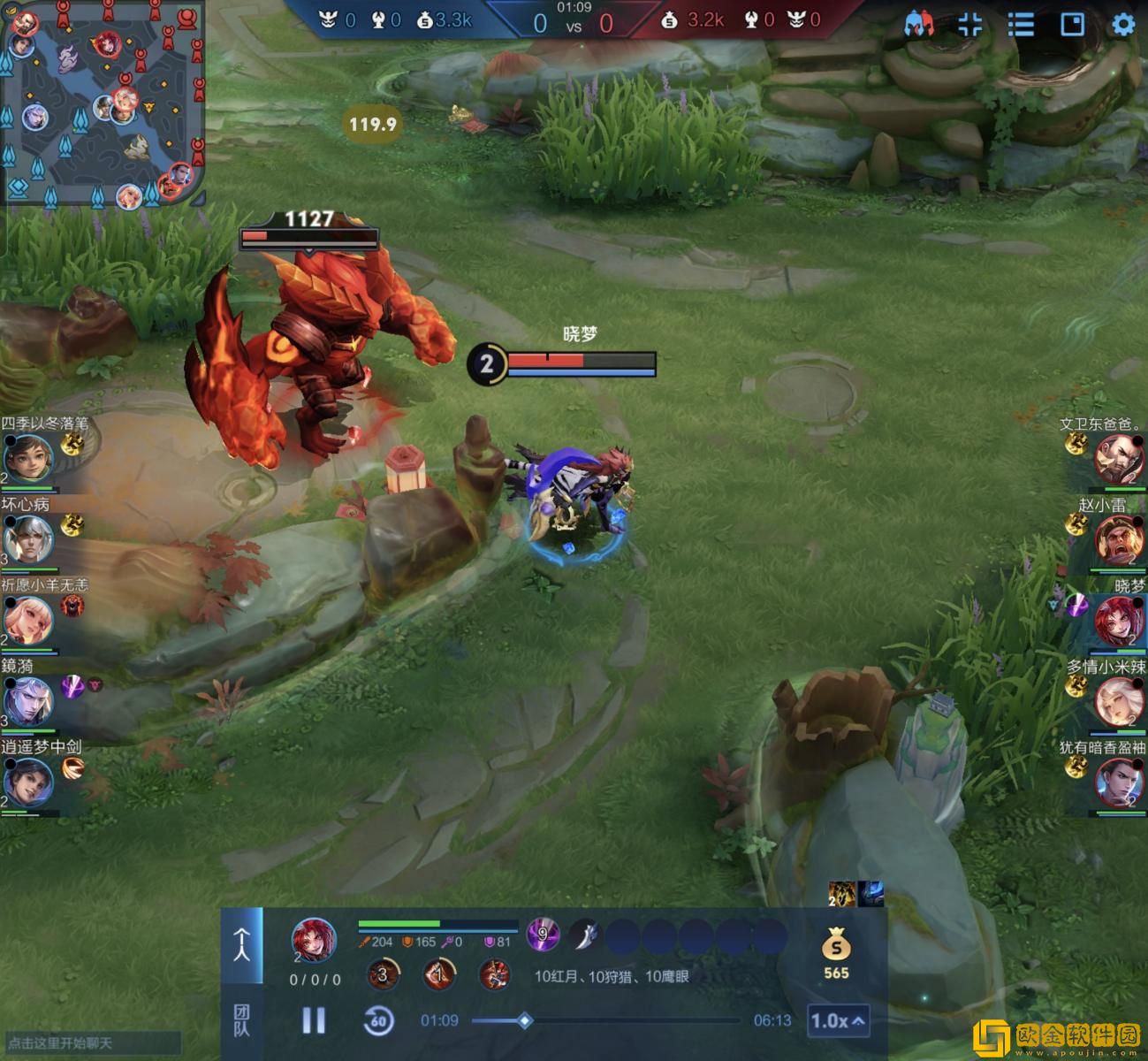Spectate player 文卫东爸爸

[x=1119, y=458]
